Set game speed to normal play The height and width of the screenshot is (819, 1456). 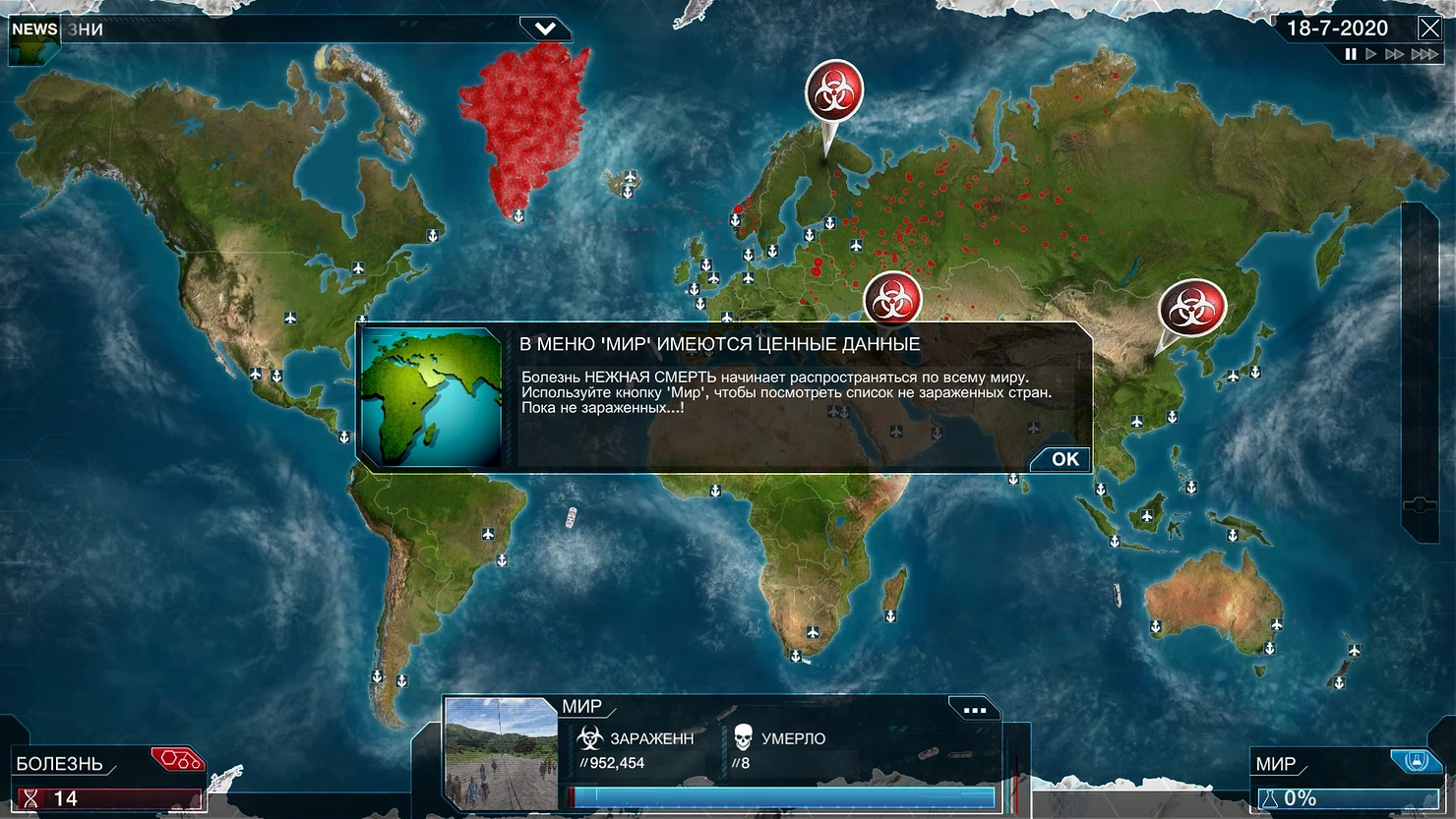tap(1371, 54)
